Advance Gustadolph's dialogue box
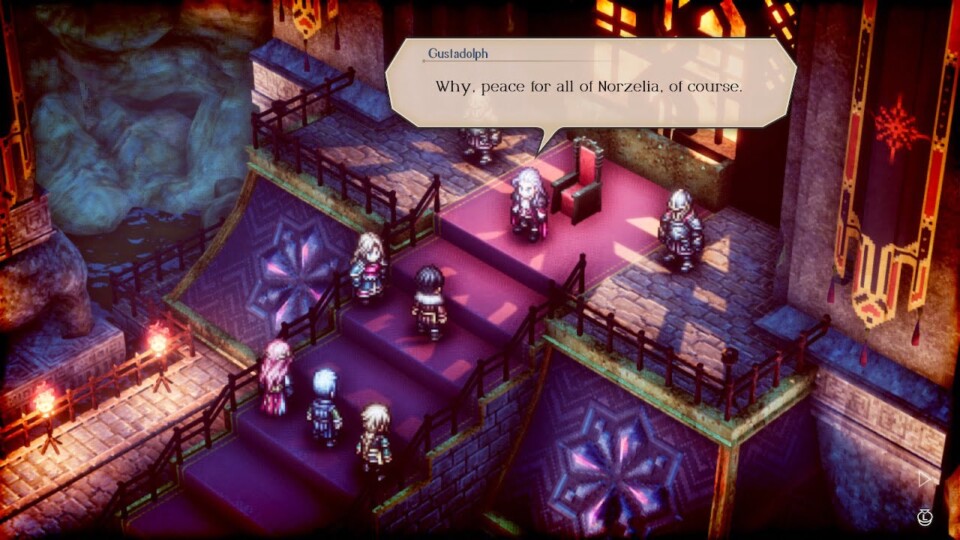 point(590,85)
